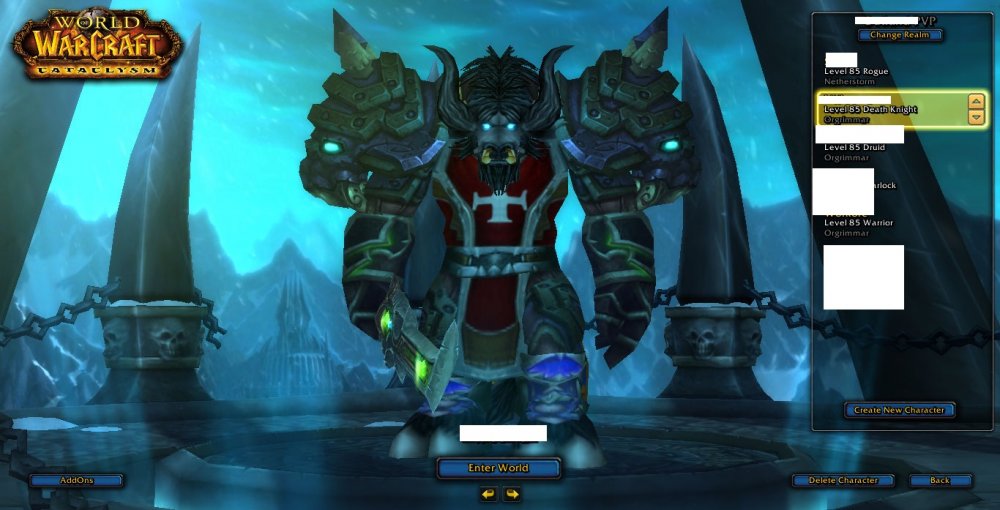This screenshot has height=510, width=1000.
Task: Go back from the character screen
Action: pyautogui.click(x=940, y=481)
